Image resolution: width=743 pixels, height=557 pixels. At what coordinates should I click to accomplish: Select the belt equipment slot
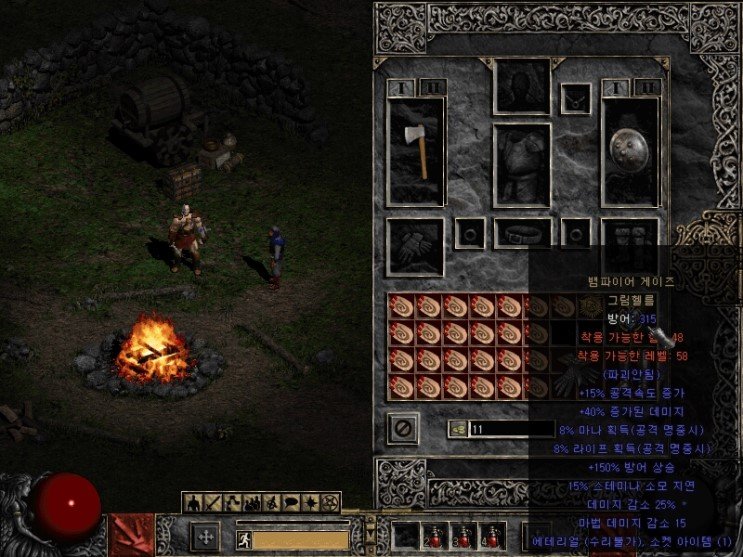(x=522, y=234)
